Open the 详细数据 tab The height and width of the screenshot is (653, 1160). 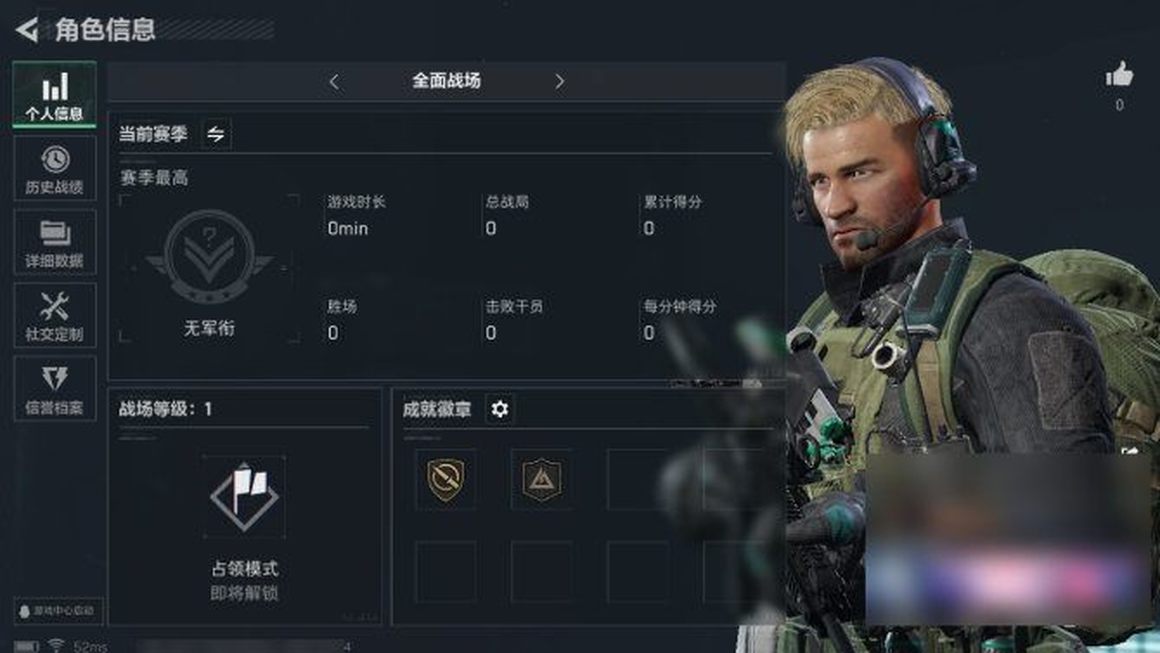[x=55, y=243]
